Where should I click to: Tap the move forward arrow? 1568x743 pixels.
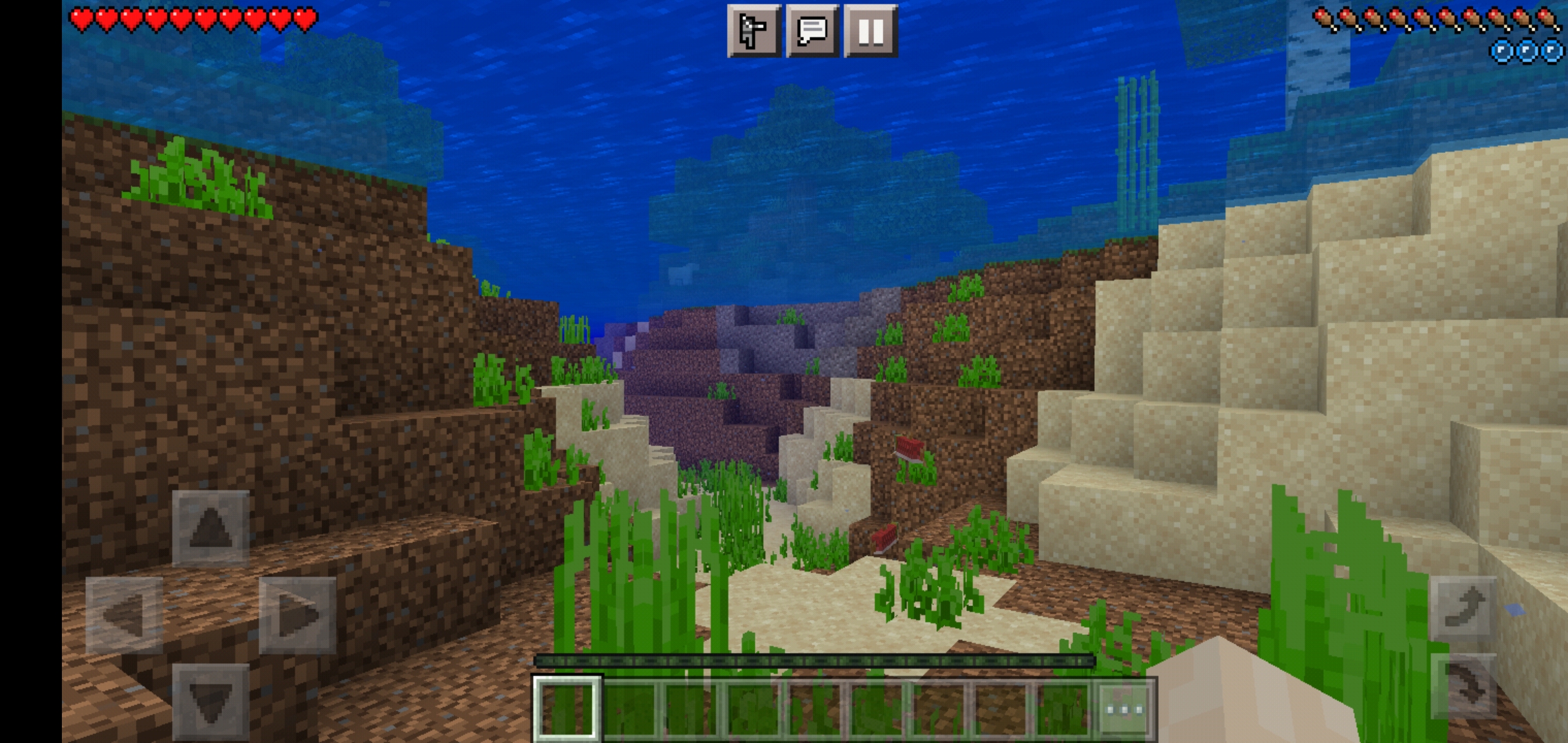click(x=210, y=529)
